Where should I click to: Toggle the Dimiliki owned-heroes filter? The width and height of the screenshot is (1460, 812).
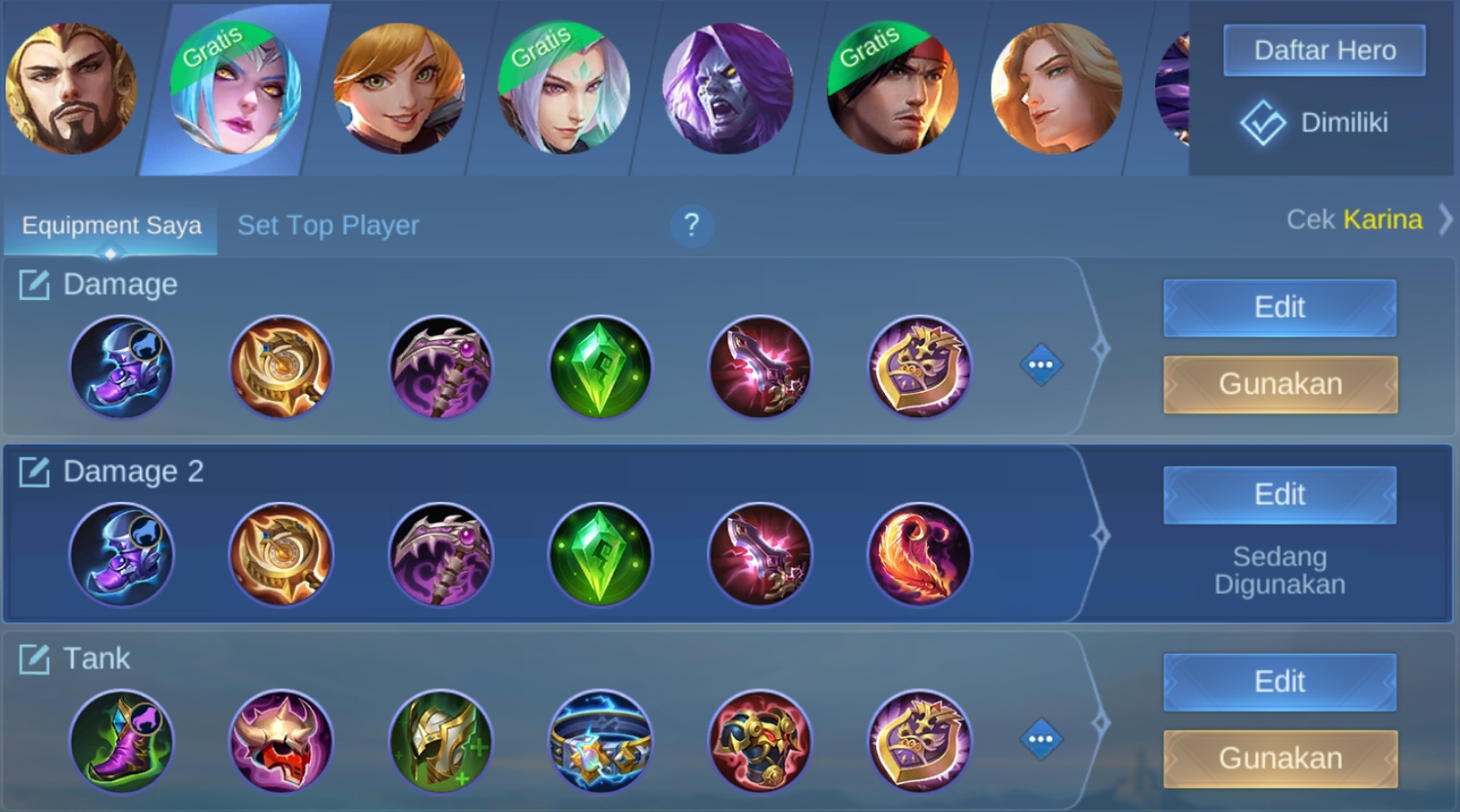[1324, 121]
